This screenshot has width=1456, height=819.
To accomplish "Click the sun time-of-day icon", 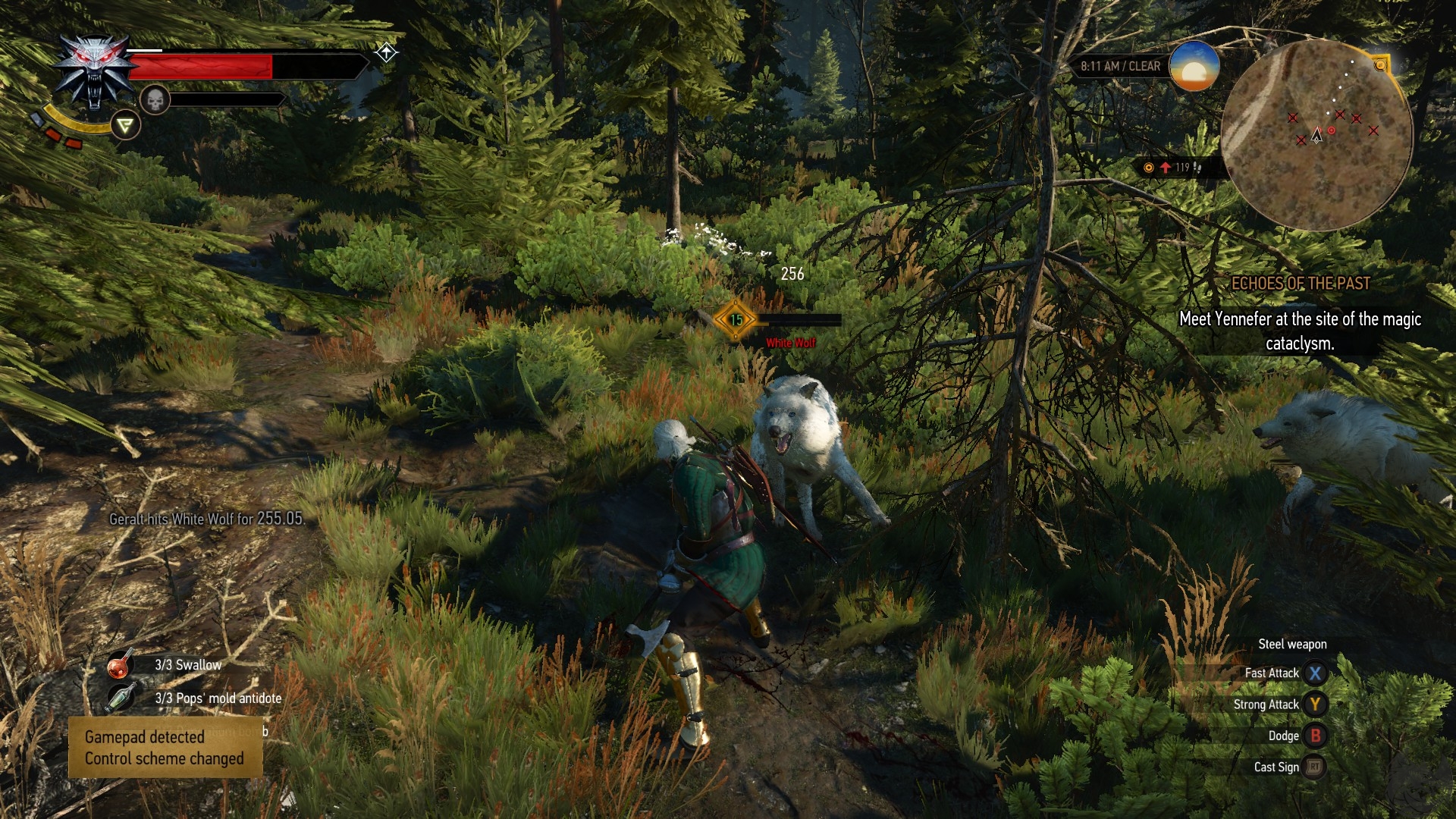I will coord(1194,67).
